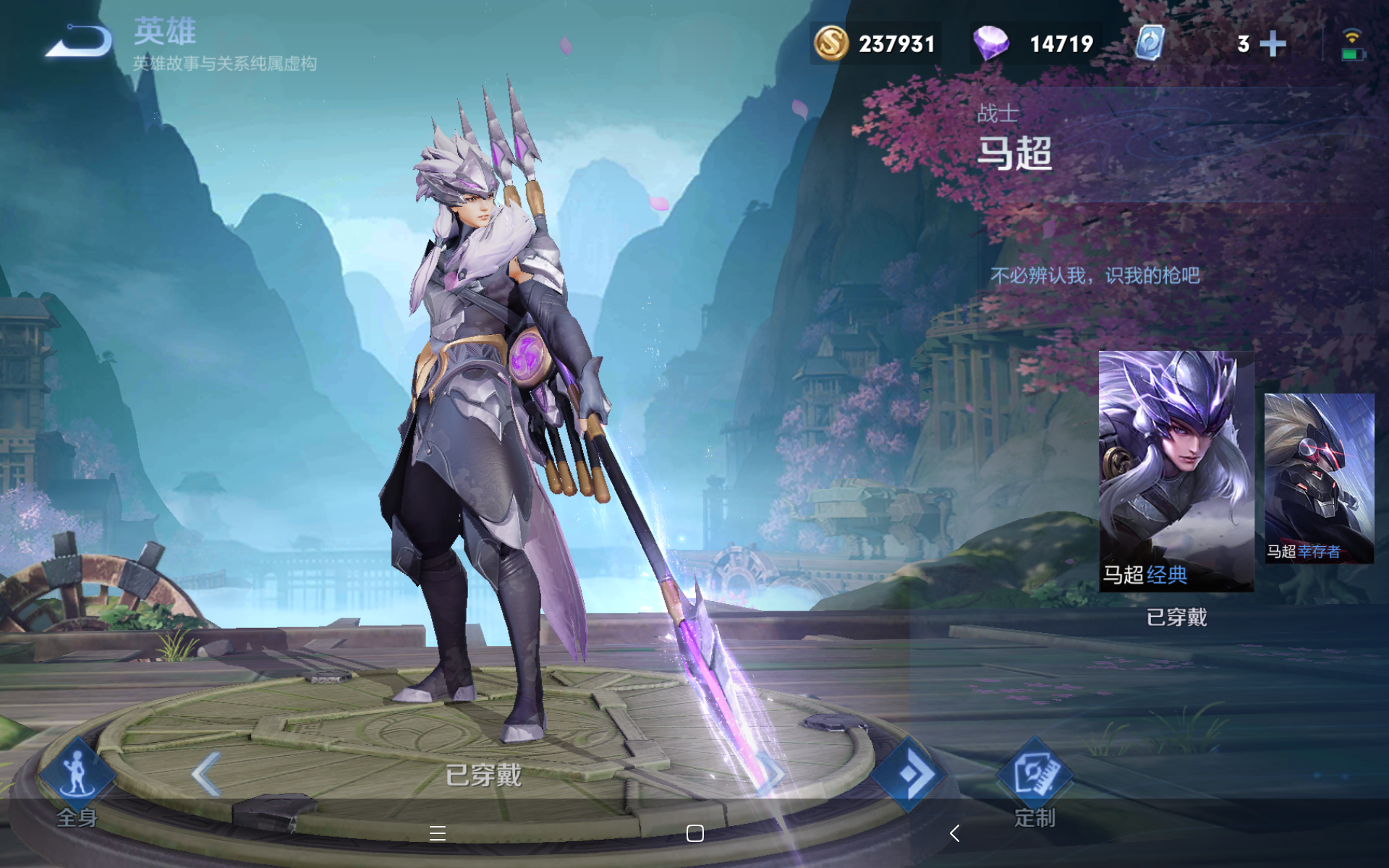Click the blue diamond arrow button

coord(909,775)
